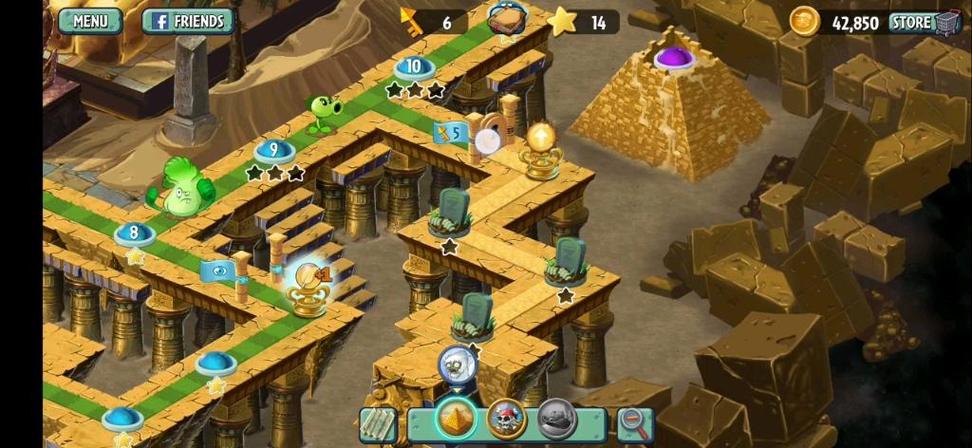The width and height of the screenshot is (972, 448).
Task: Switch to the Pirate Seas skull world
Action: pos(506,420)
